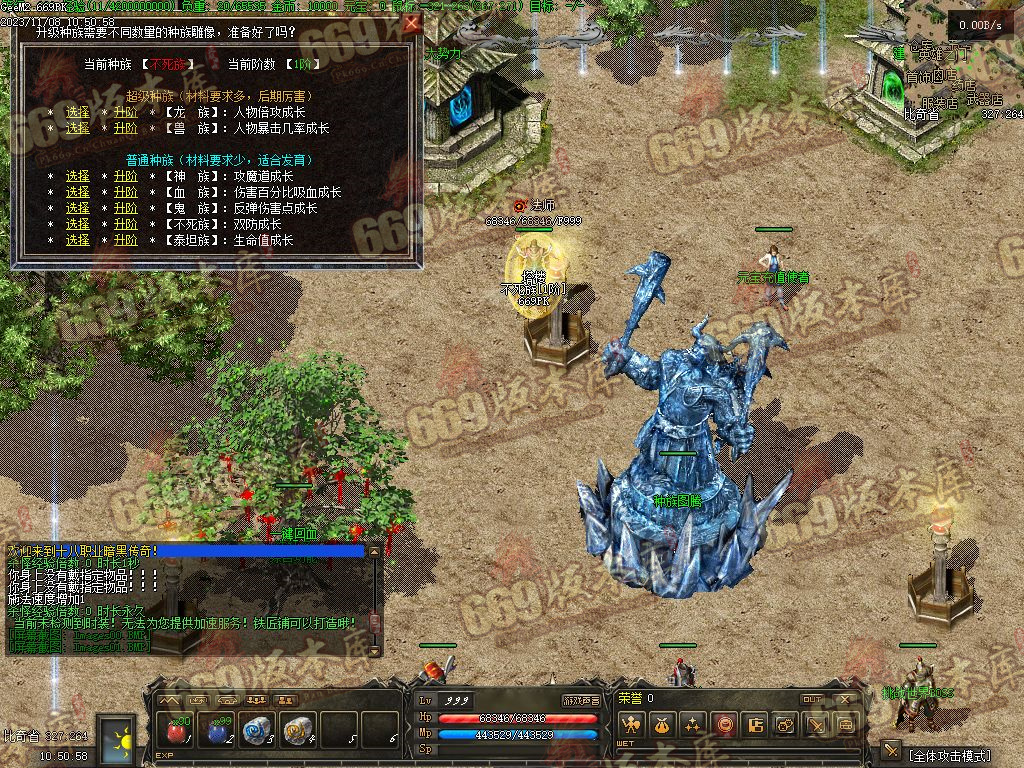Image resolution: width=1024 pixels, height=768 pixels.
Task: Select the 神族 race via 选择
Action: pos(78,176)
